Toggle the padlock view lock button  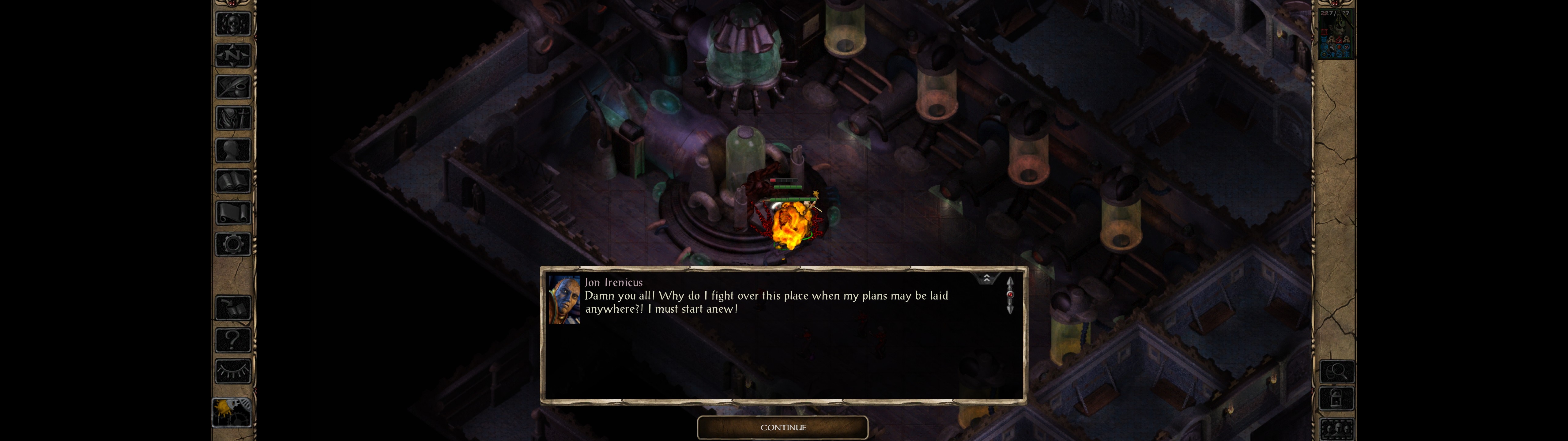1336,400
